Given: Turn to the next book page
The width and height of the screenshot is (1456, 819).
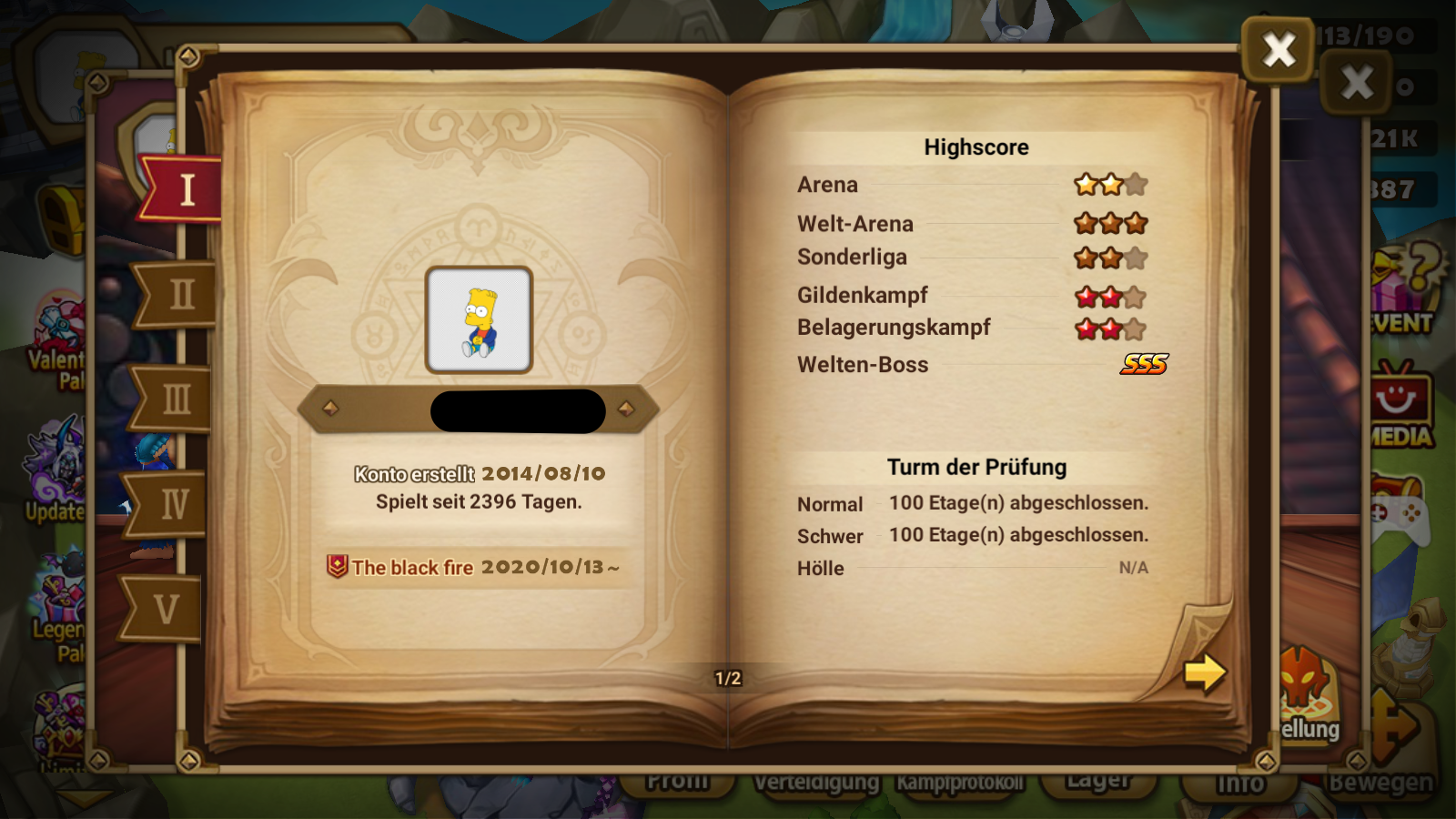Looking at the screenshot, I should coord(1204,673).
